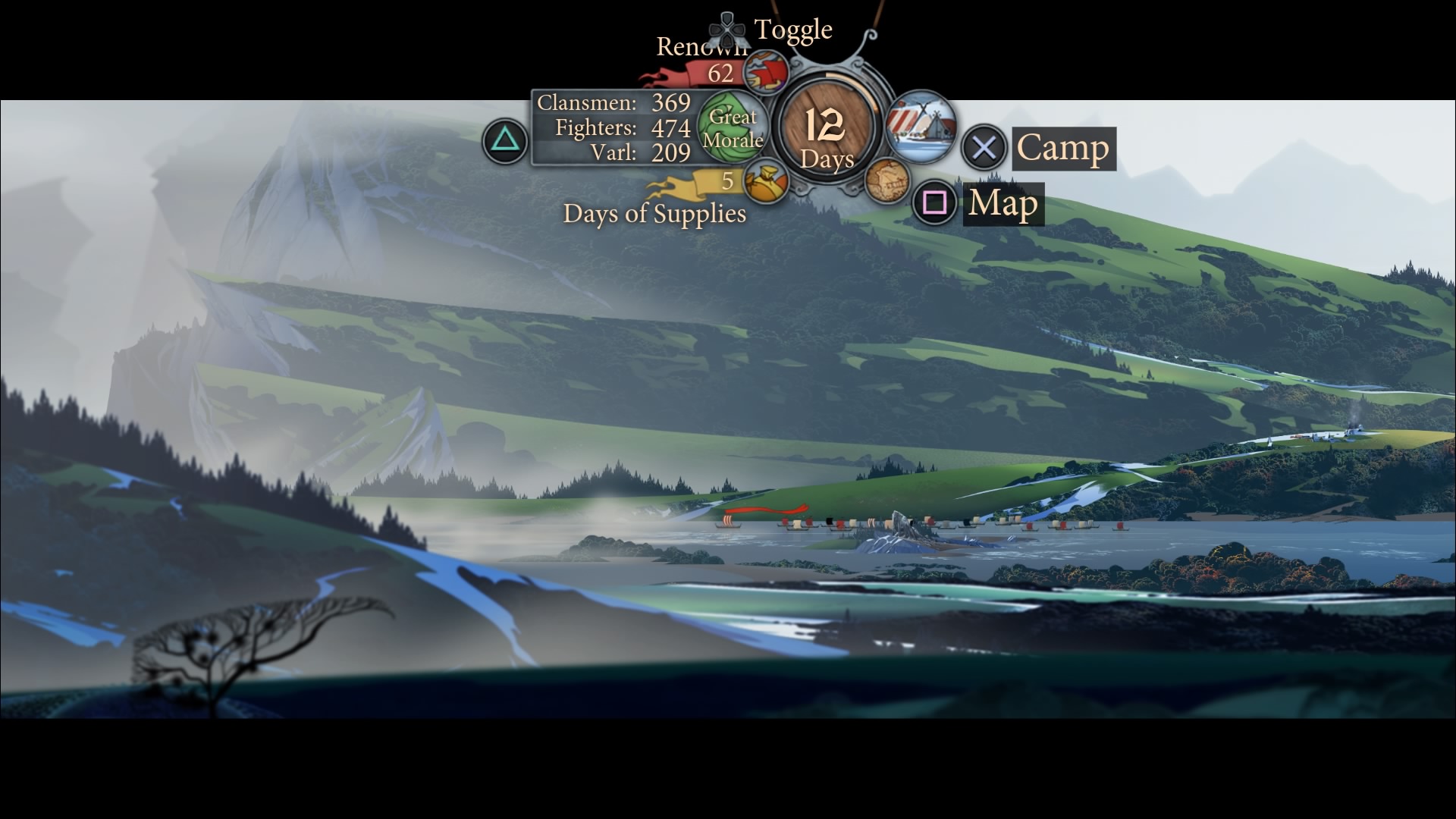Select the supplies sack icon
1456x819 pixels.
766,183
